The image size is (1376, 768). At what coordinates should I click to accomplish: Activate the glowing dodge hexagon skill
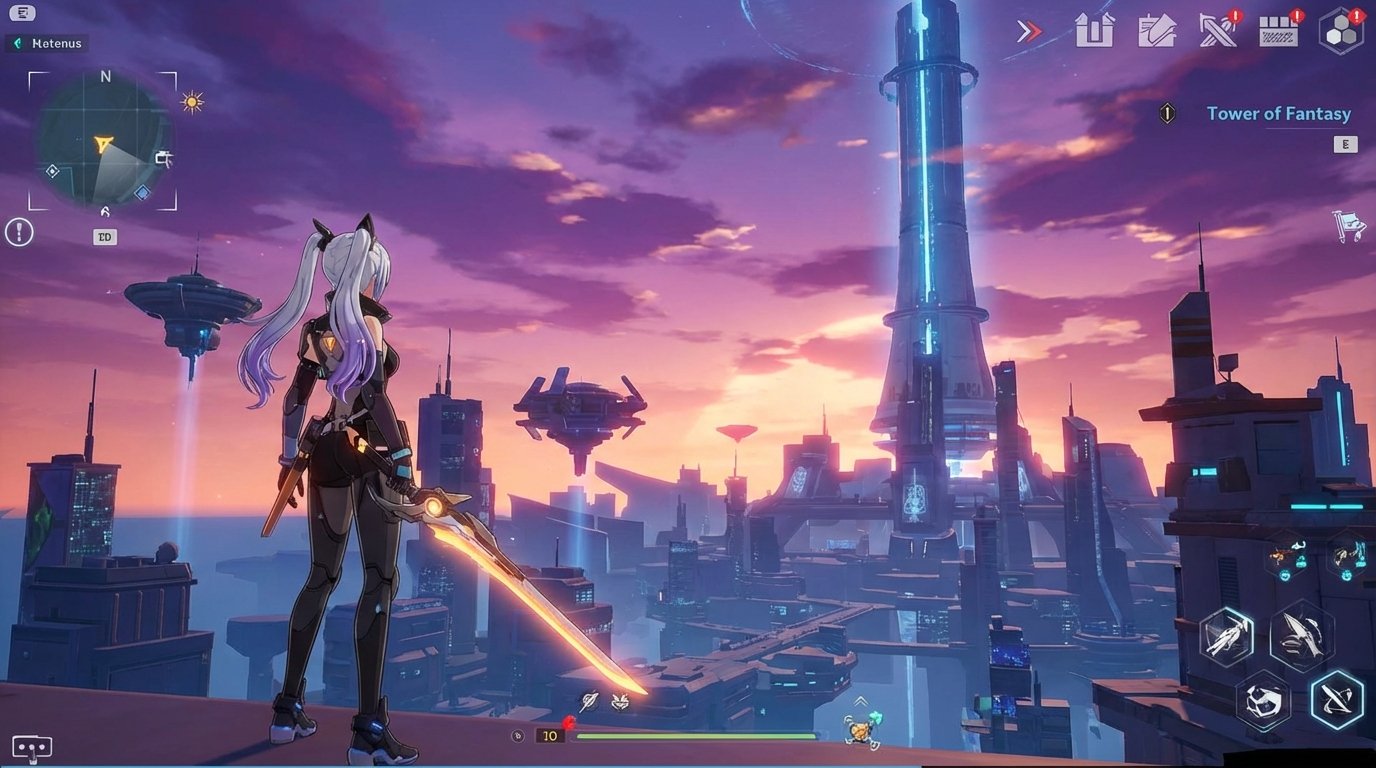tap(1336, 698)
